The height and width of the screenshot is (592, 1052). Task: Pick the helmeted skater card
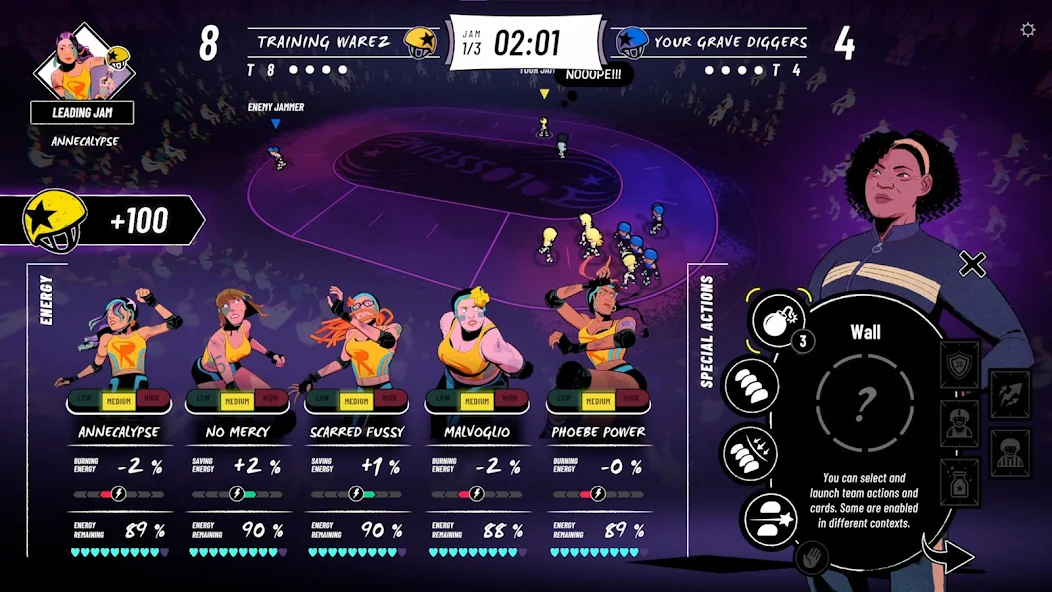[960, 424]
